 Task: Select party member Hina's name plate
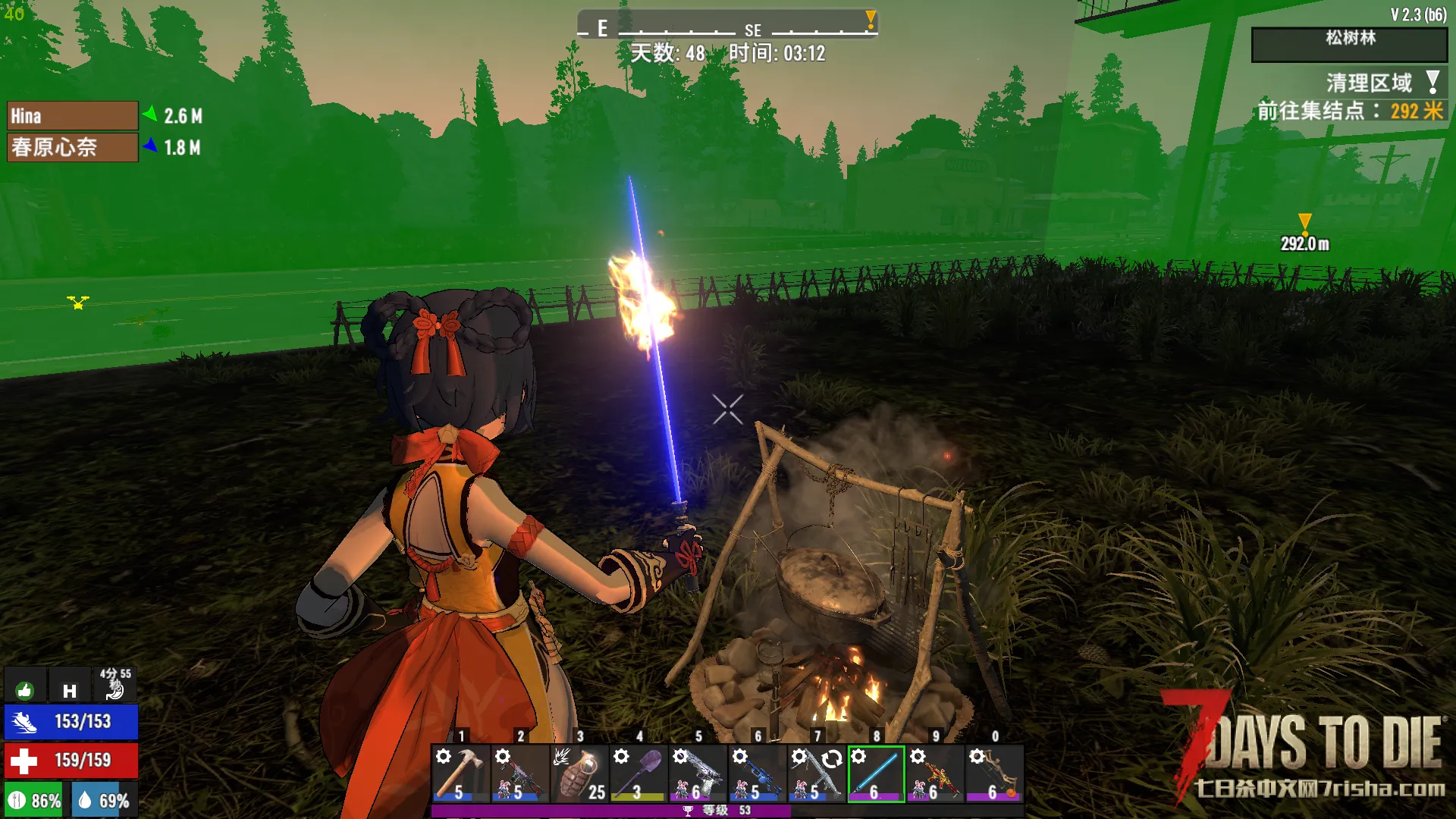click(72, 116)
